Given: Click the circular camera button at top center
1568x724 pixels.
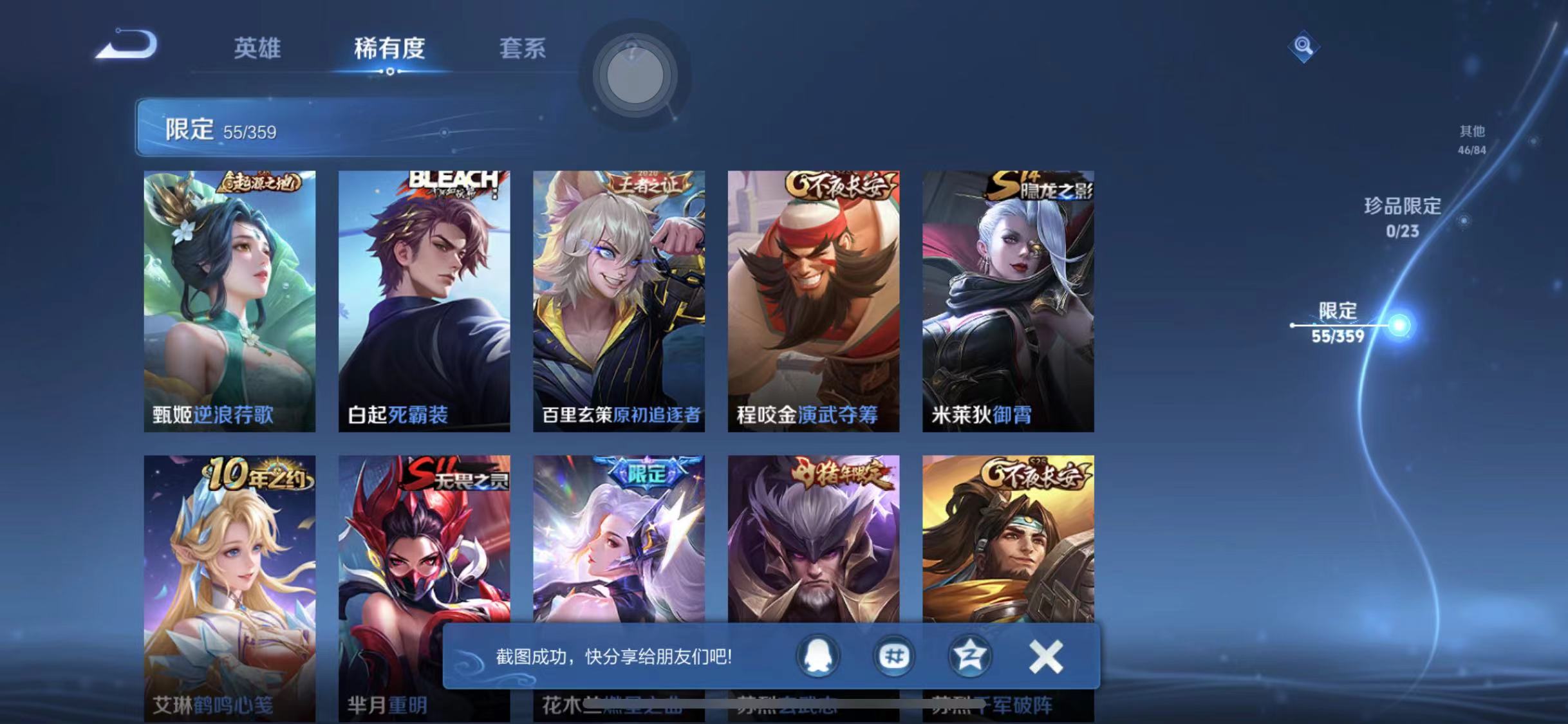Looking at the screenshot, I should click(634, 74).
